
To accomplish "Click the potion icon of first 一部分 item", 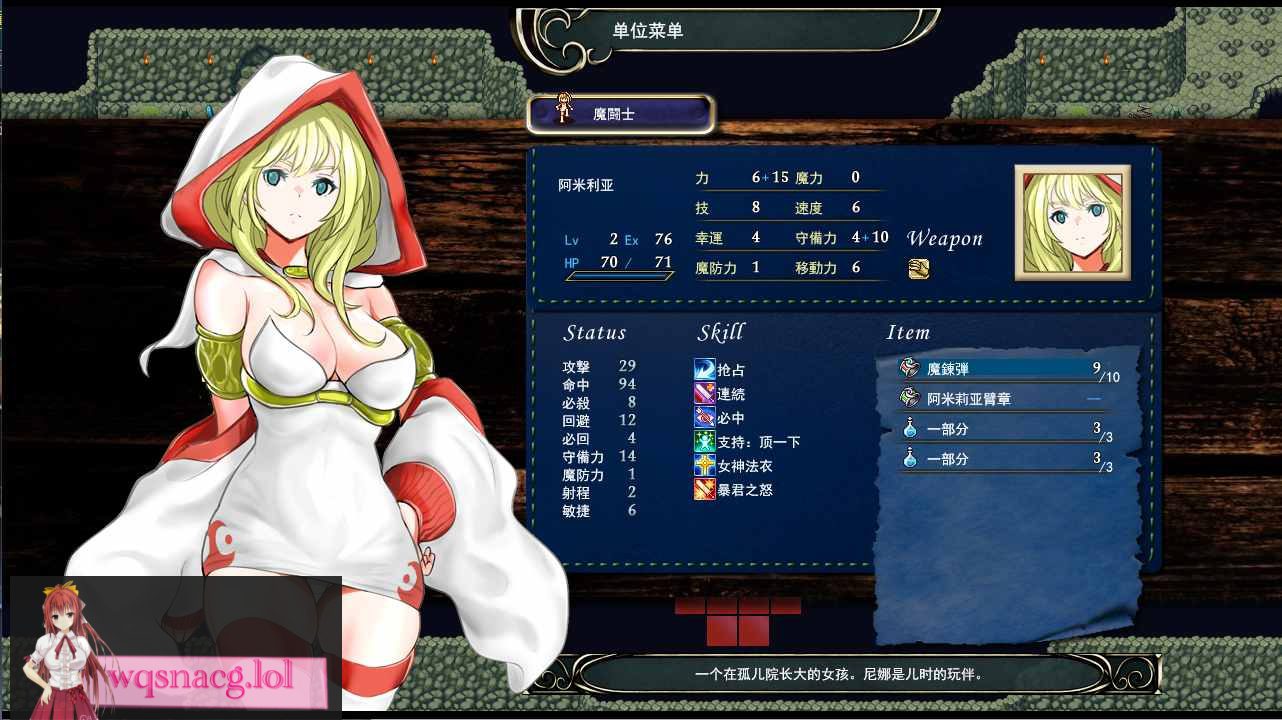I will [x=908, y=429].
